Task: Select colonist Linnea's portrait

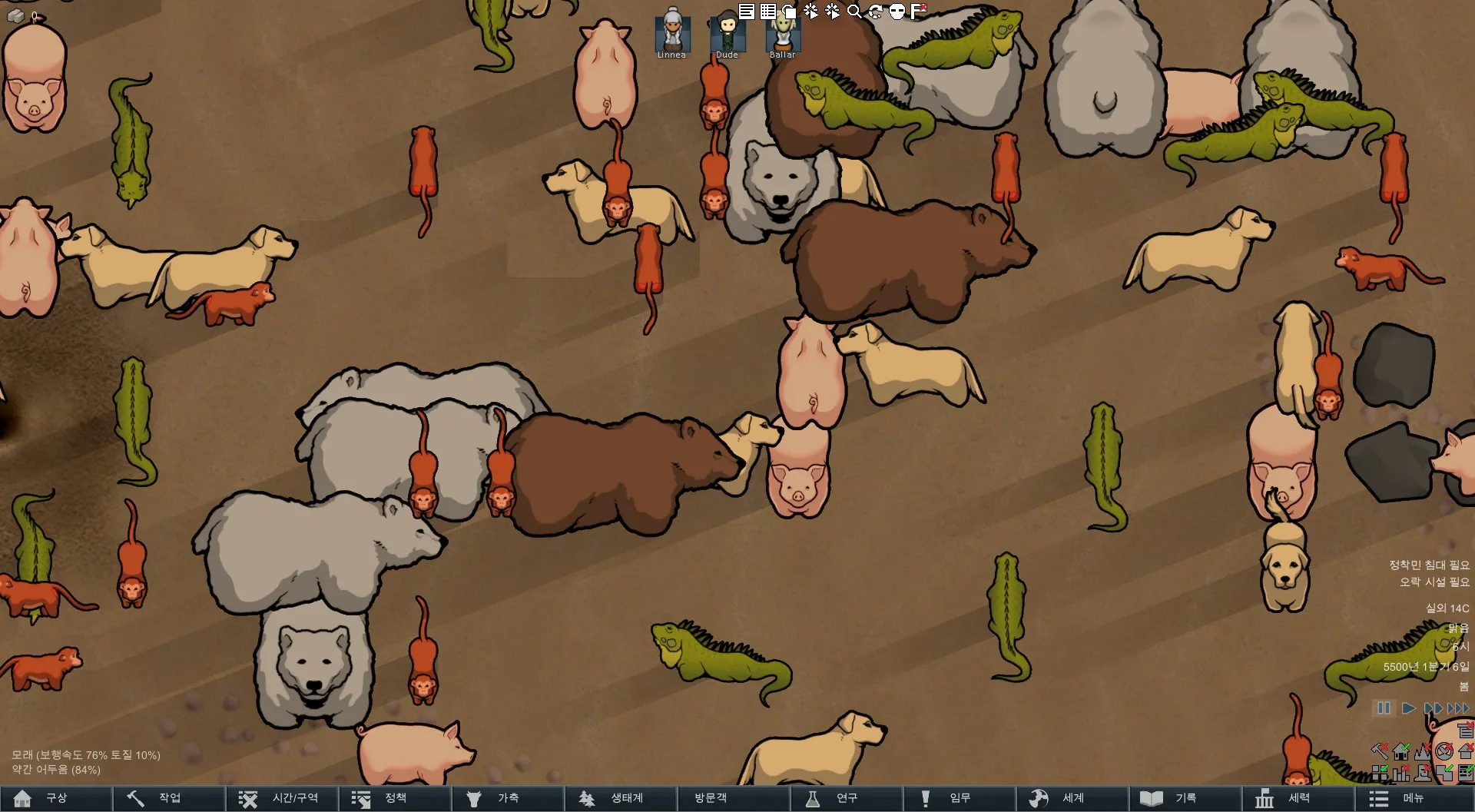Action: pos(672,33)
